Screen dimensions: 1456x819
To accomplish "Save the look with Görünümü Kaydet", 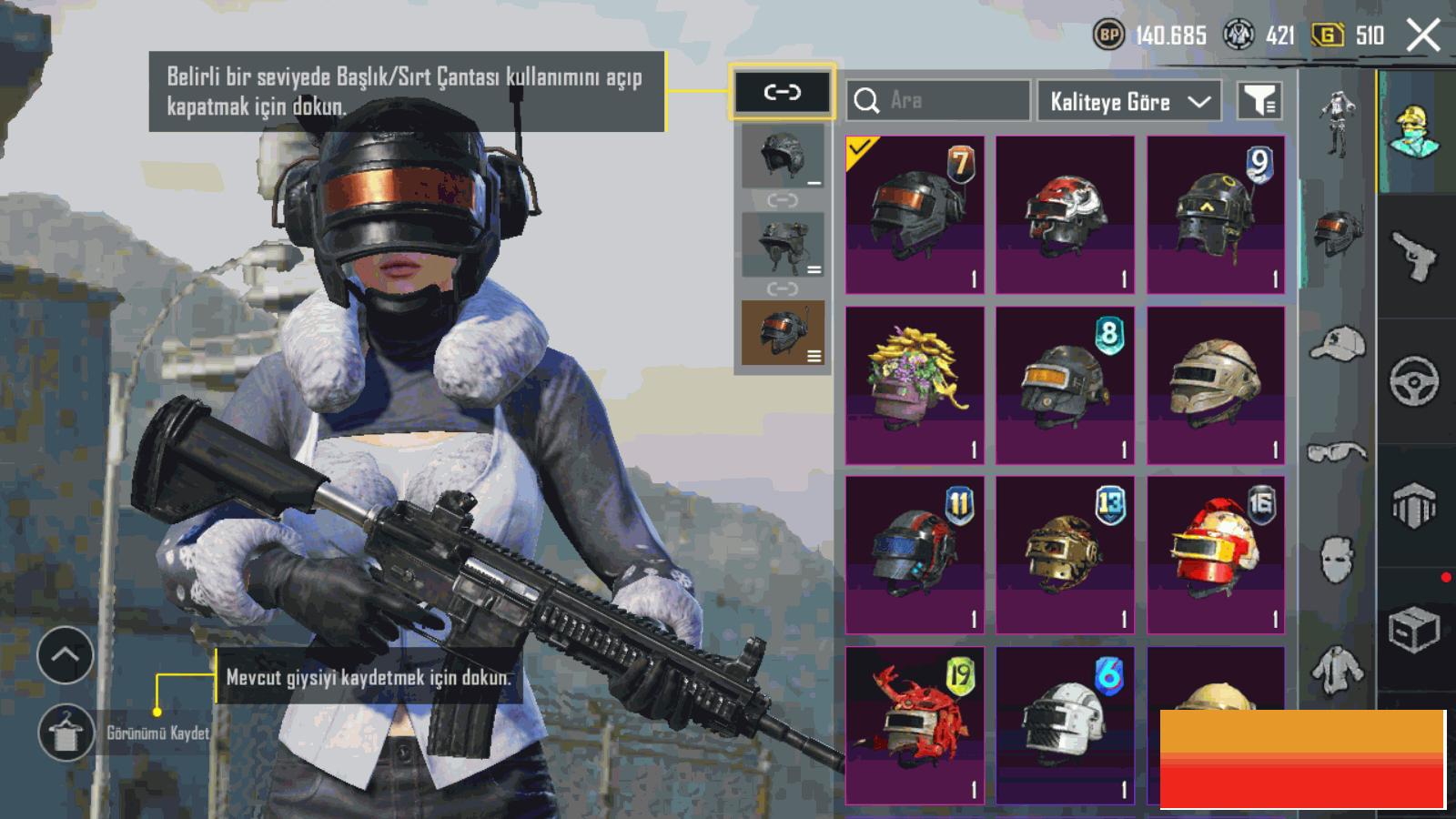I will coord(66,733).
